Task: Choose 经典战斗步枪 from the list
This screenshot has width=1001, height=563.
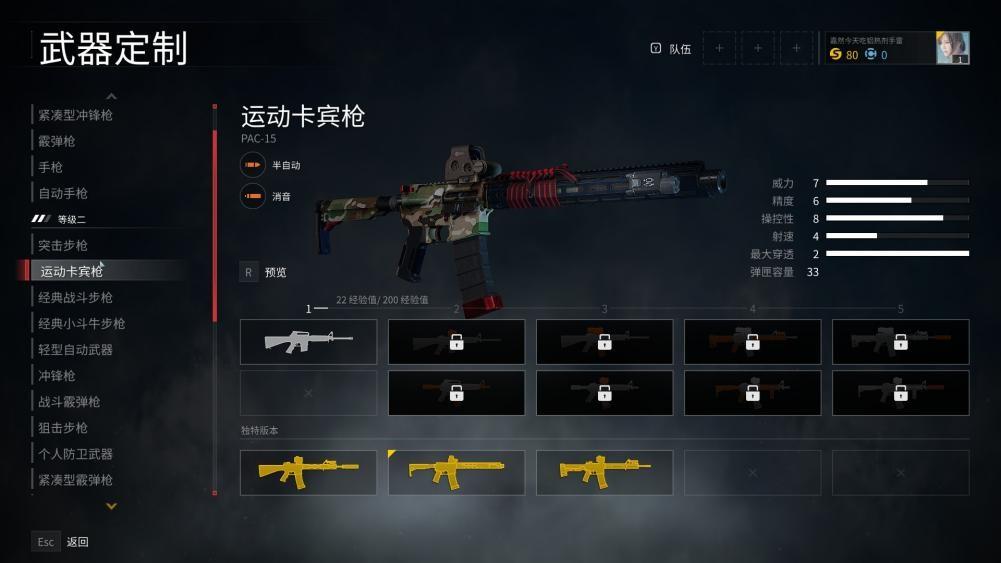Action: (x=76, y=297)
